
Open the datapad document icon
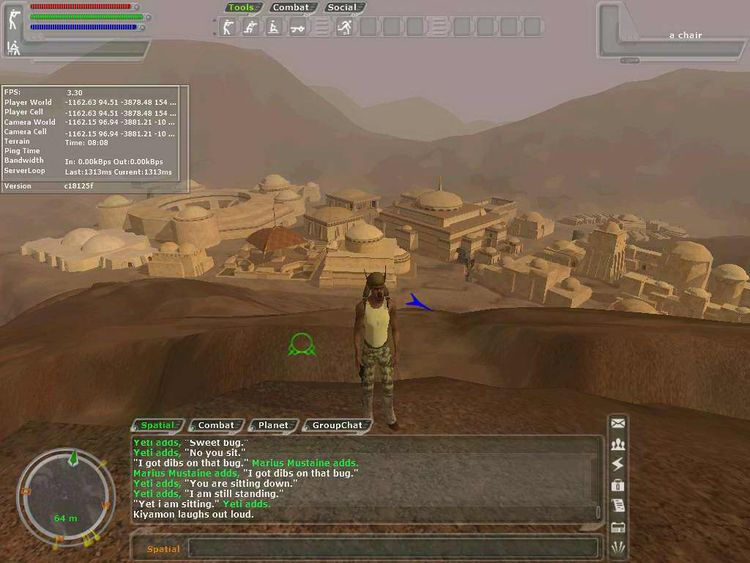click(618, 507)
